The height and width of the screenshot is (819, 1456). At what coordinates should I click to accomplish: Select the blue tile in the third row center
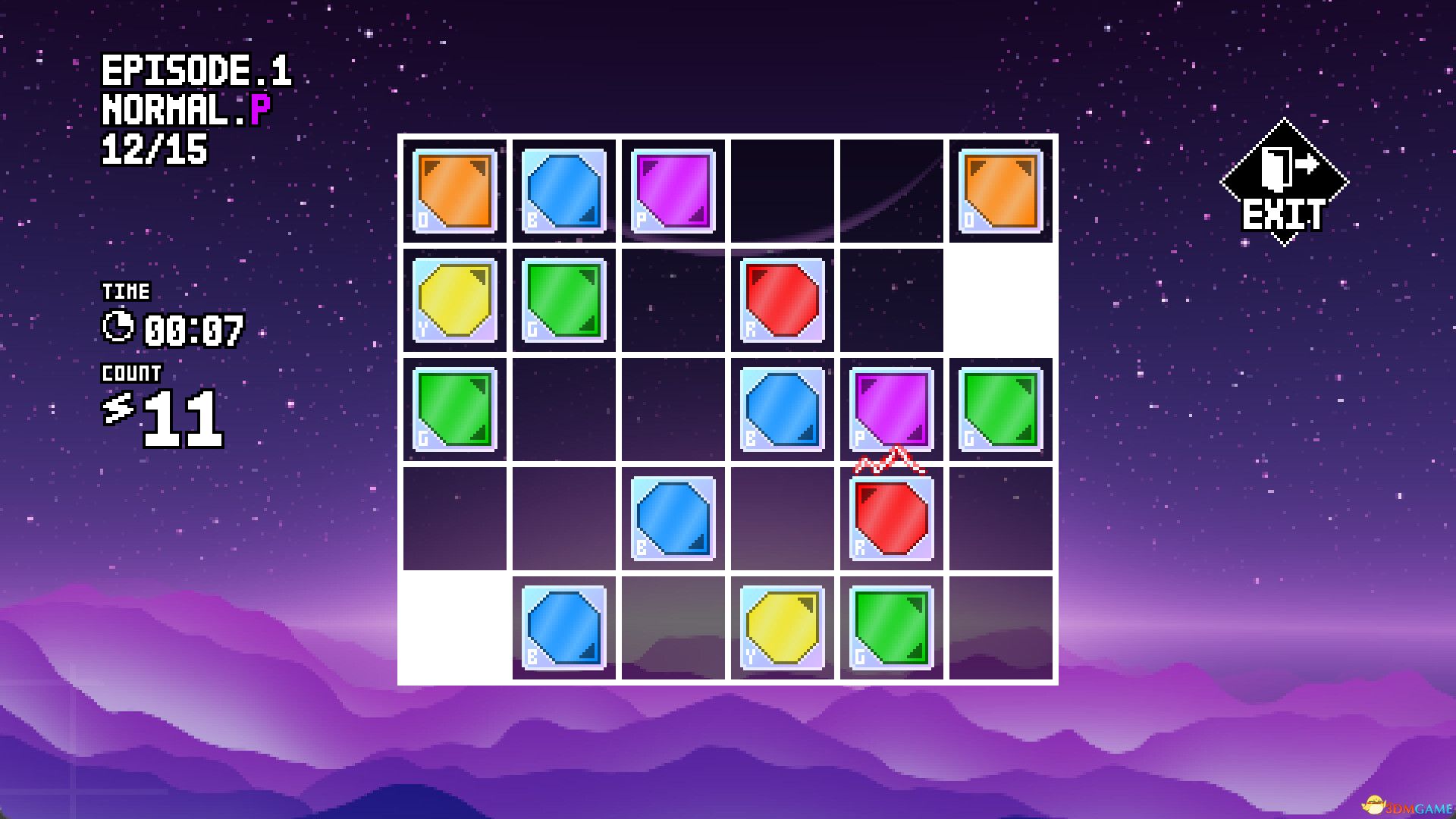pos(781,408)
